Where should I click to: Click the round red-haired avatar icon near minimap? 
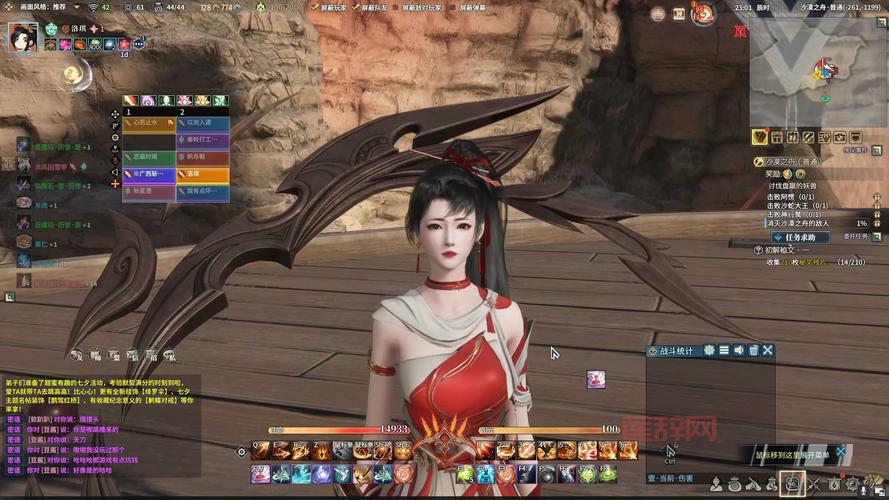pos(702,14)
